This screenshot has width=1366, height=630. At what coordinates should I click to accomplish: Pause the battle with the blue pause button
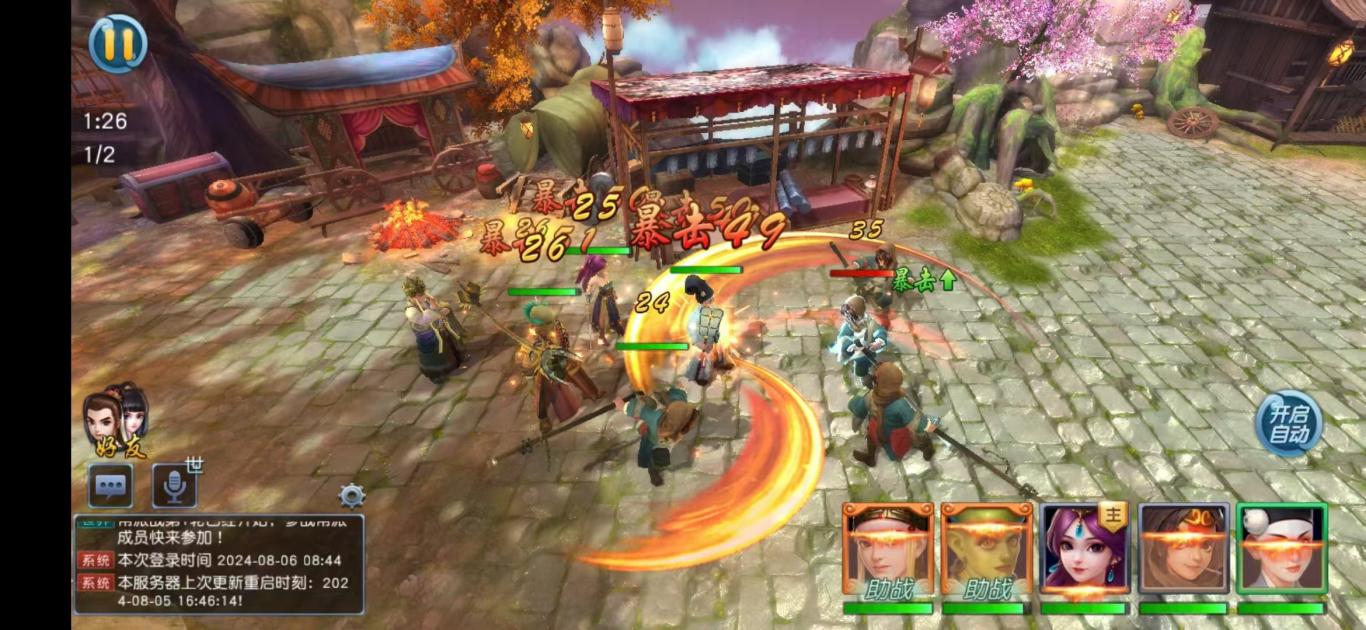(x=117, y=43)
